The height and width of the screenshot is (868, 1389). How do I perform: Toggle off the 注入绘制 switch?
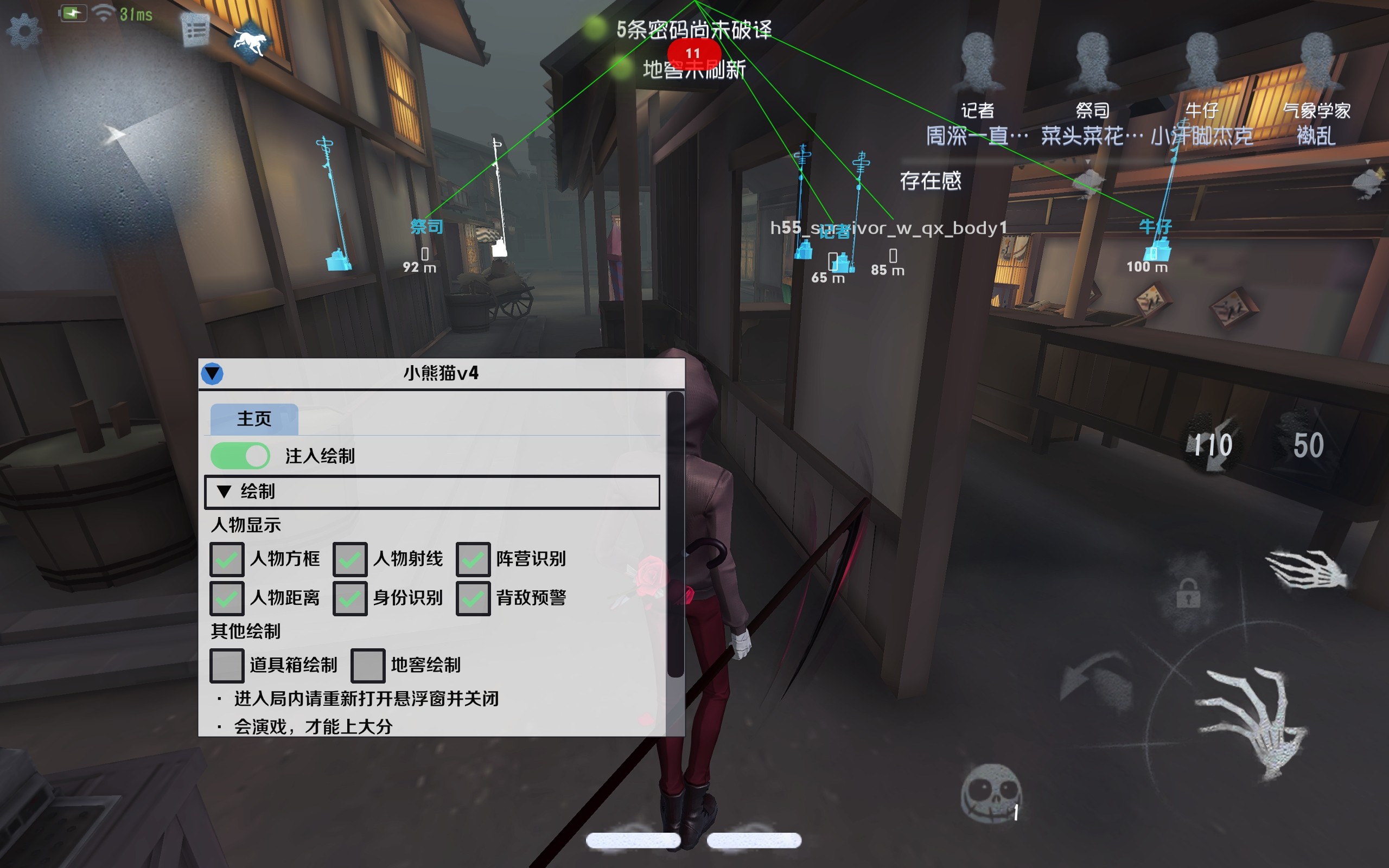tap(241, 455)
